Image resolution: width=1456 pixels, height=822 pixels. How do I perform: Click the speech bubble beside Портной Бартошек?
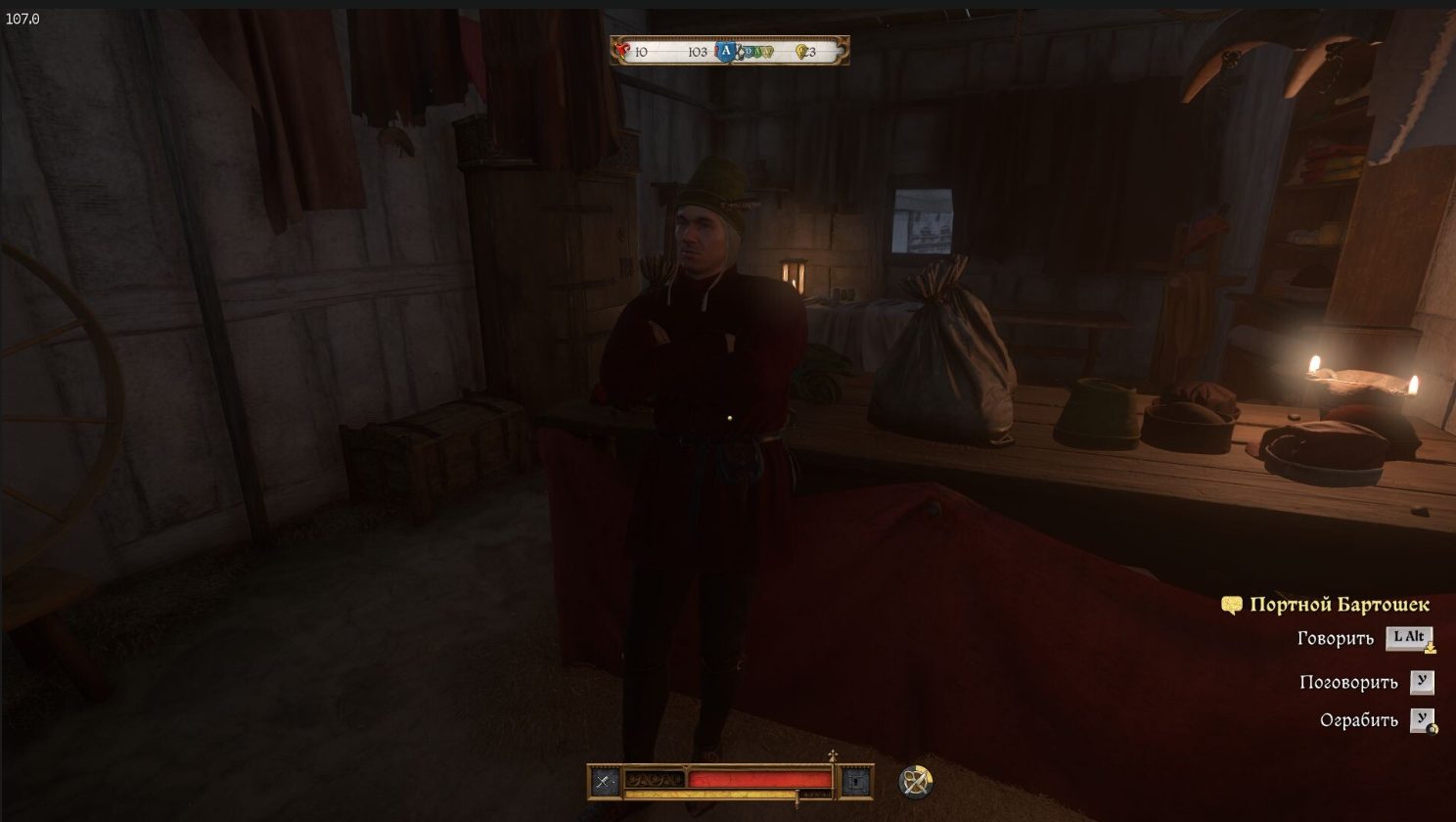(1231, 606)
